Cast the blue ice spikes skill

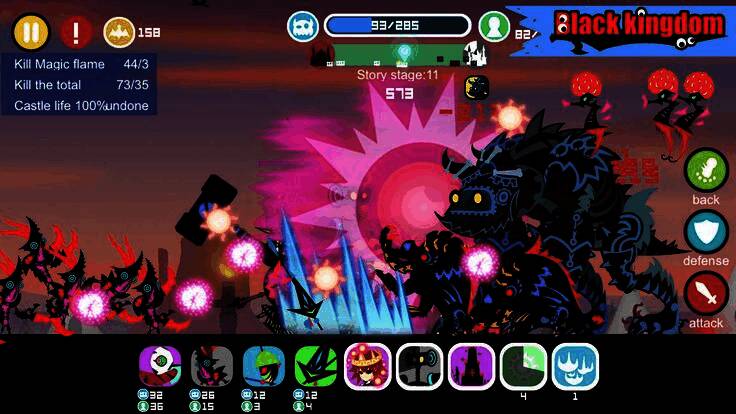[576, 366]
